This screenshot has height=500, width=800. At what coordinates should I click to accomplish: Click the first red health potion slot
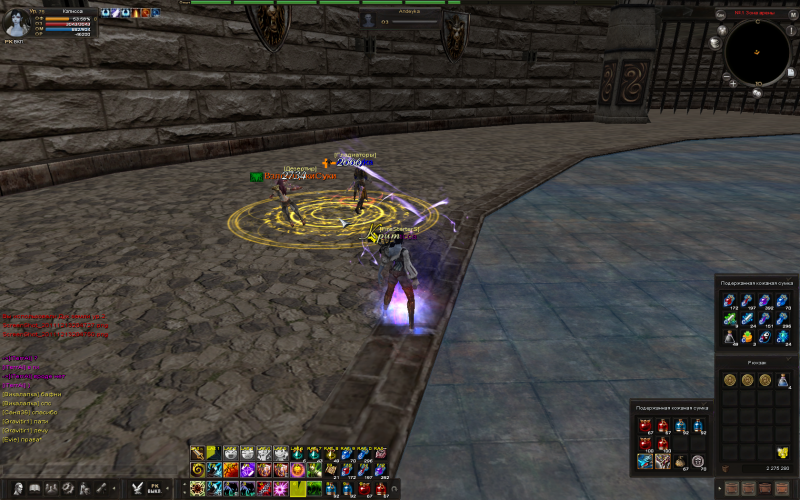click(645, 426)
